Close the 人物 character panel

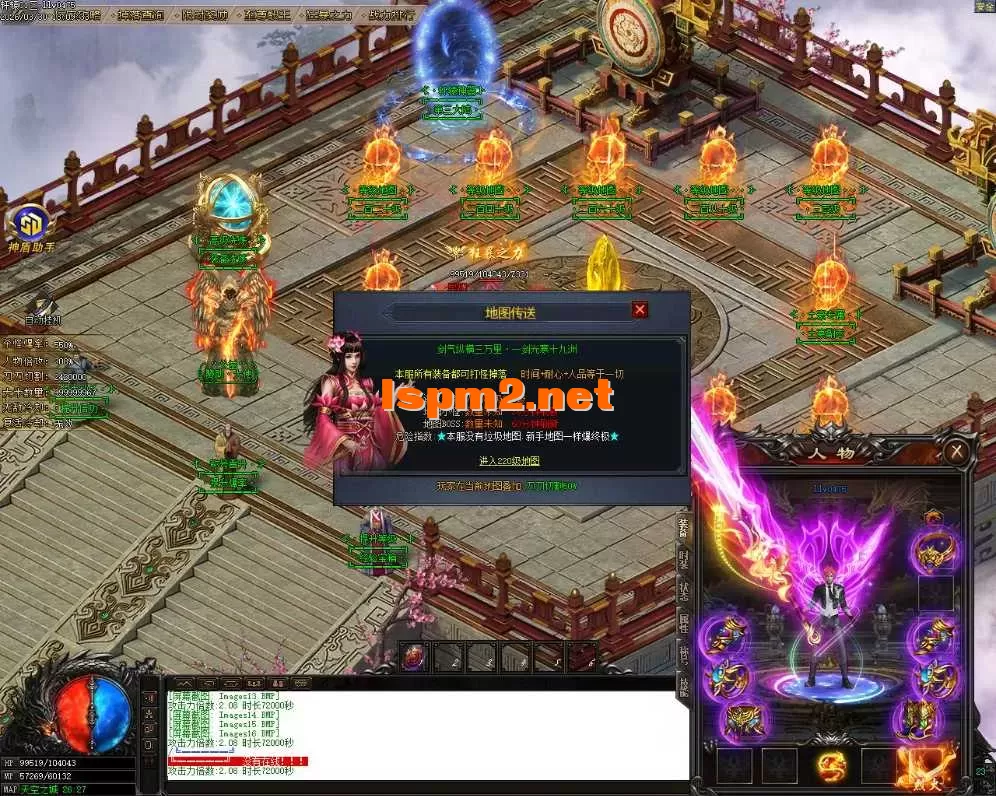point(958,452)
